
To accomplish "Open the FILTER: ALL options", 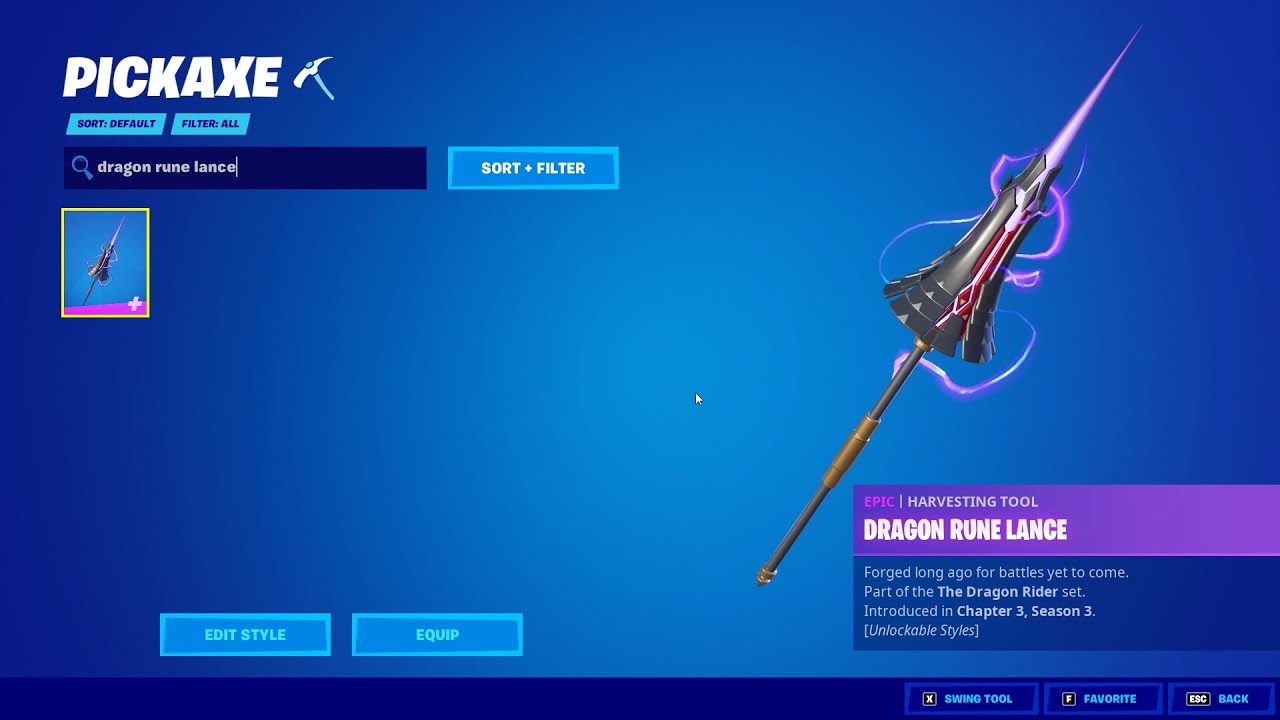I will point(210,123).
